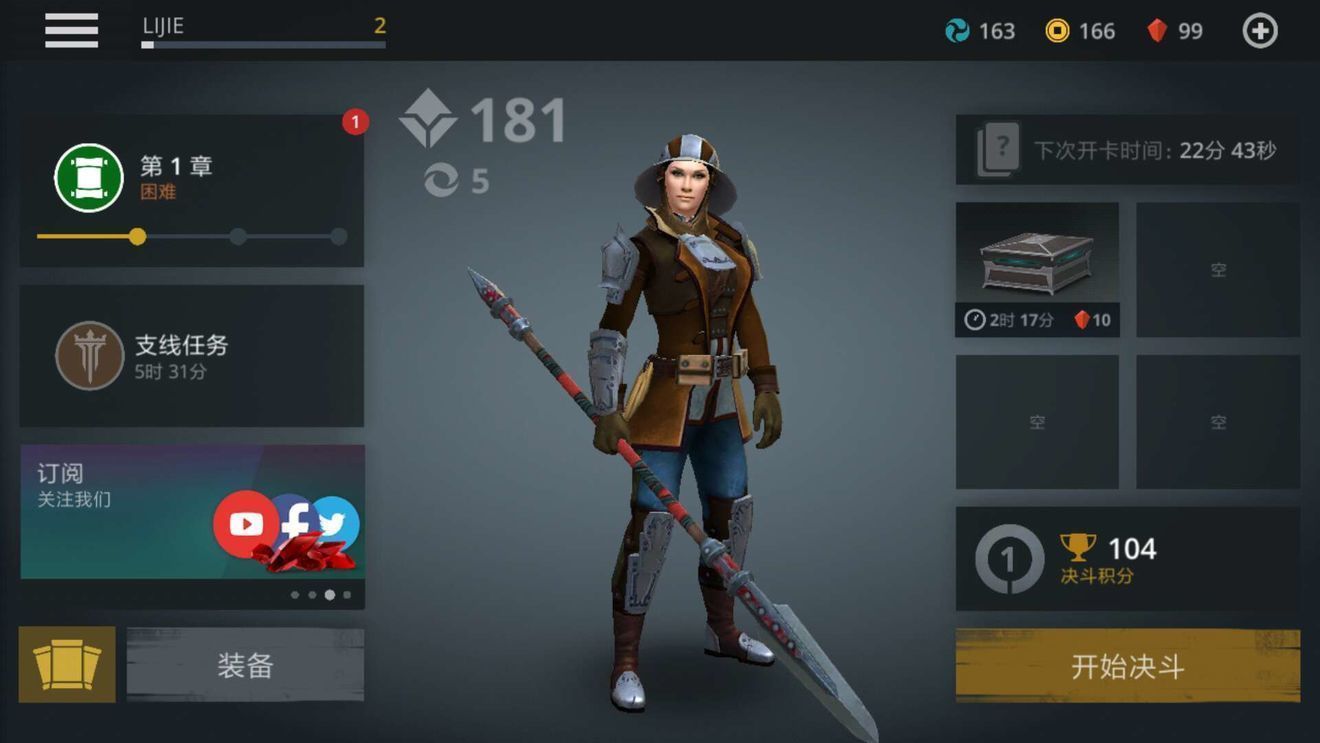The image size is (1320, 743).
Task: Open the card collection button
Action: point(67,664)
